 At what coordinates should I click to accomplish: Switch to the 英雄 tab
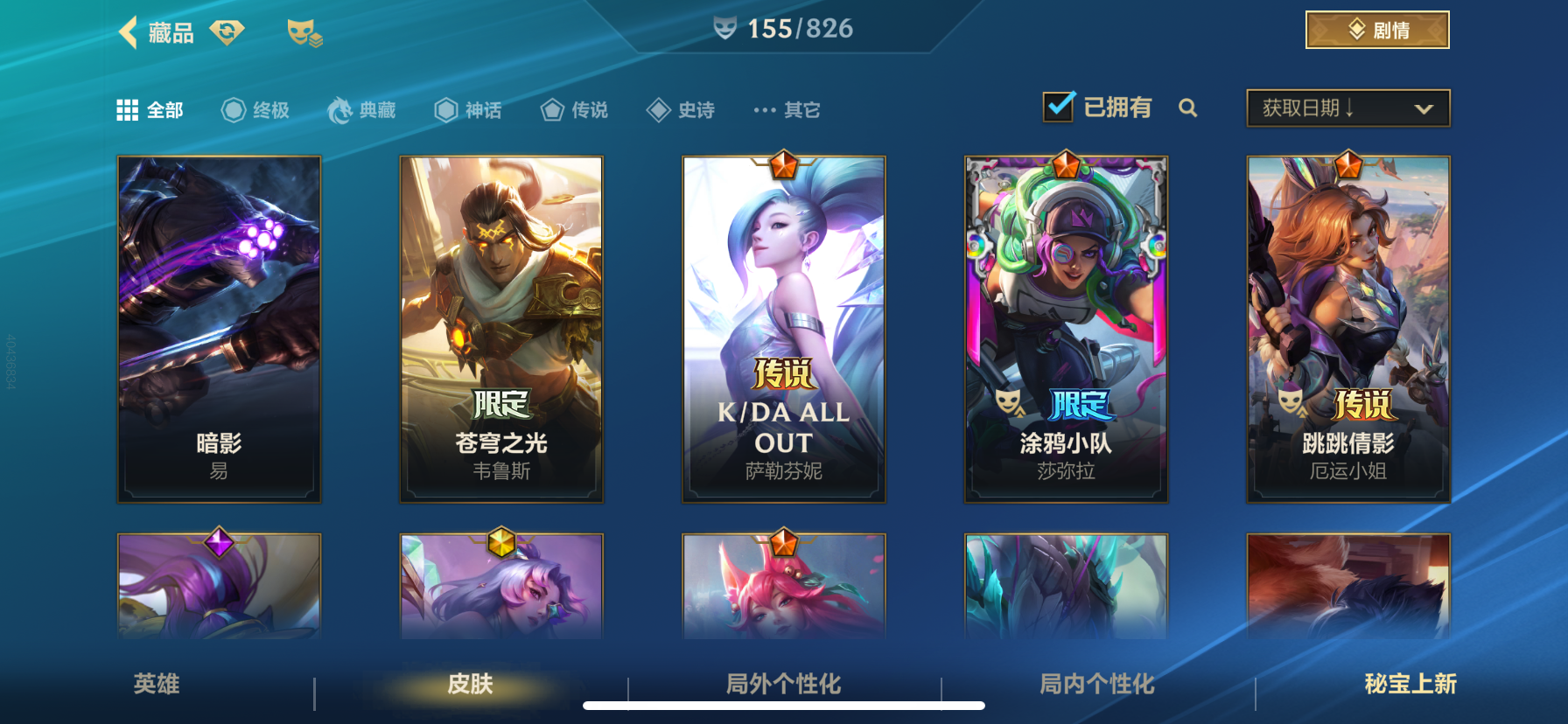pos(156,686)
